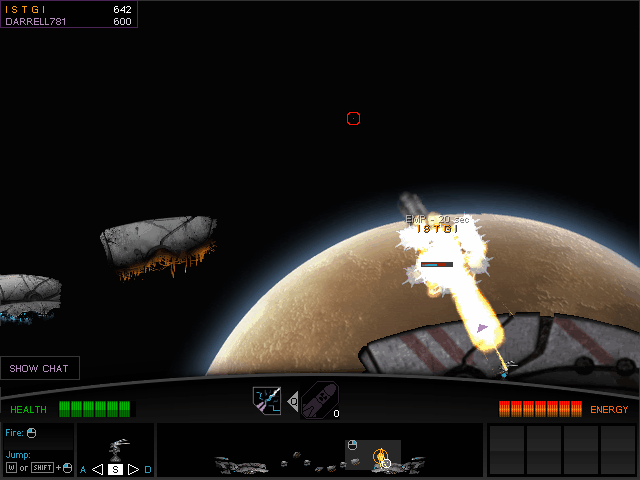Click the left movement arrow
The width and height of the screenshot is (640, 480).
point(97,469)
